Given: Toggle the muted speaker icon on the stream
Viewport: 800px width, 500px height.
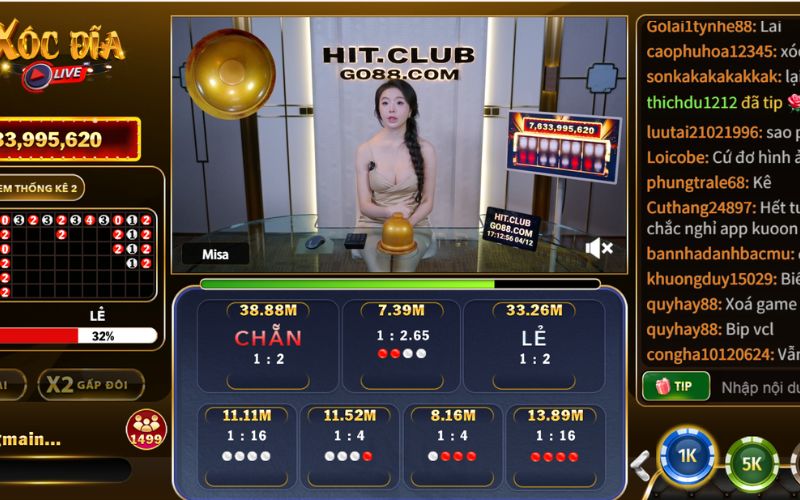Looking at the screenshot, I should (598, 247).
